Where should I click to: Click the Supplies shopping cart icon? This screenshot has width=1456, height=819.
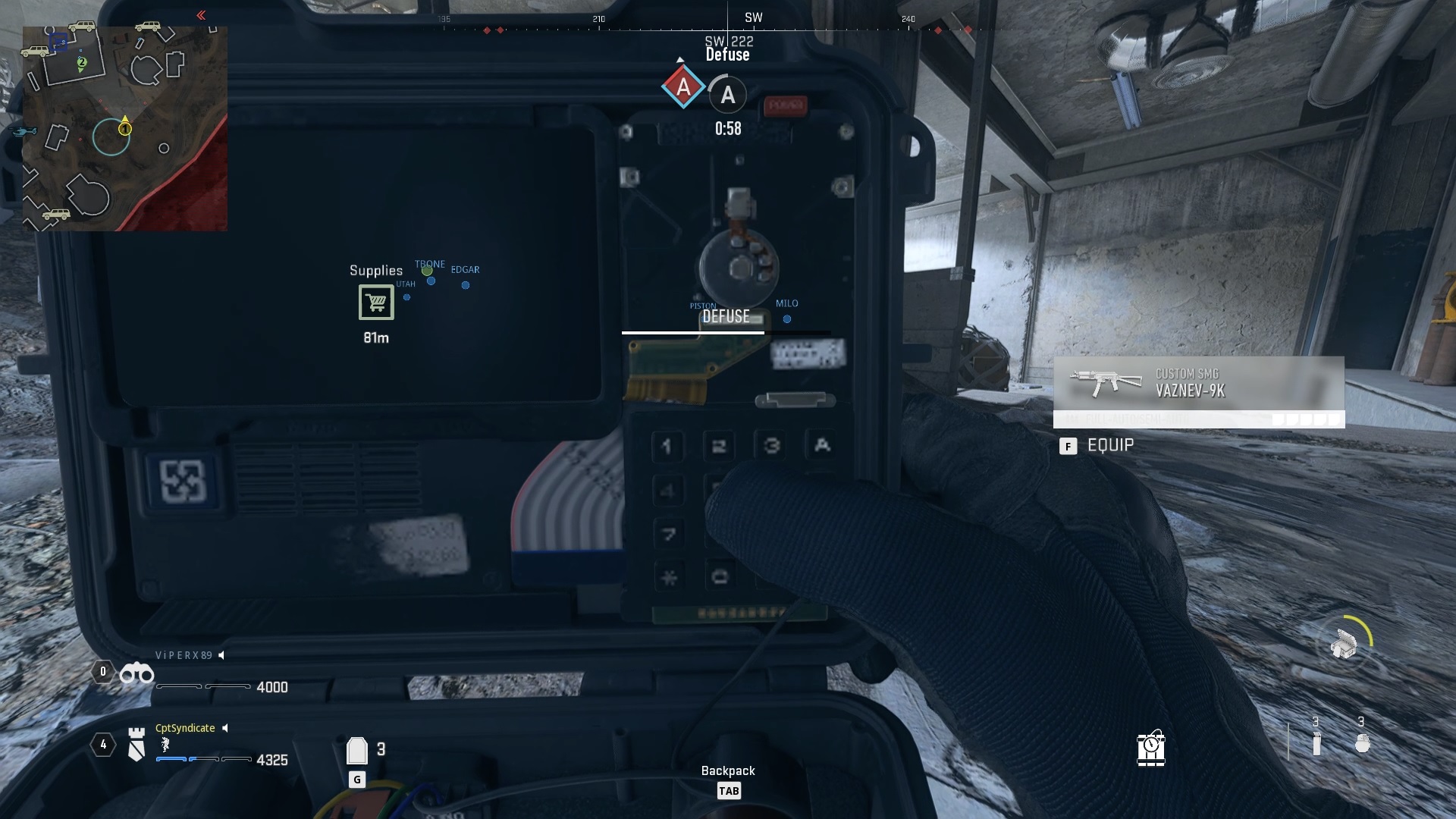tap(375, 303)
